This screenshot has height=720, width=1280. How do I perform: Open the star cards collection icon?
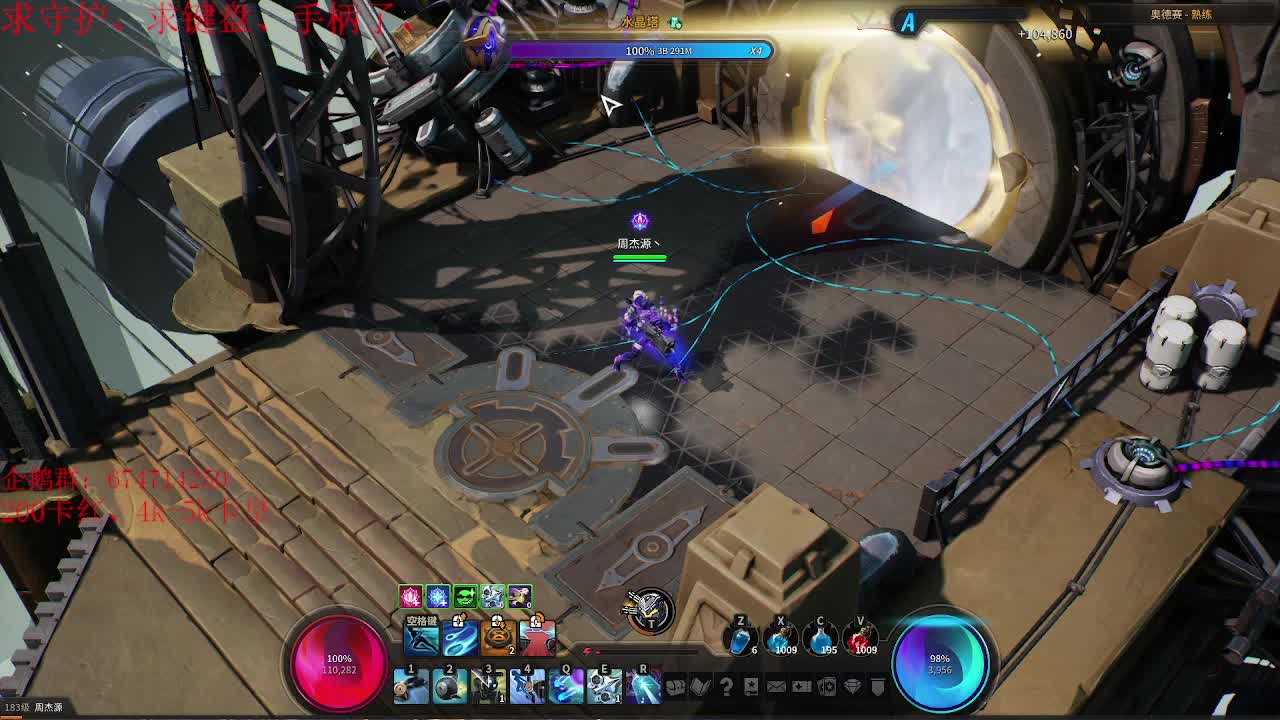pos(827,687)
